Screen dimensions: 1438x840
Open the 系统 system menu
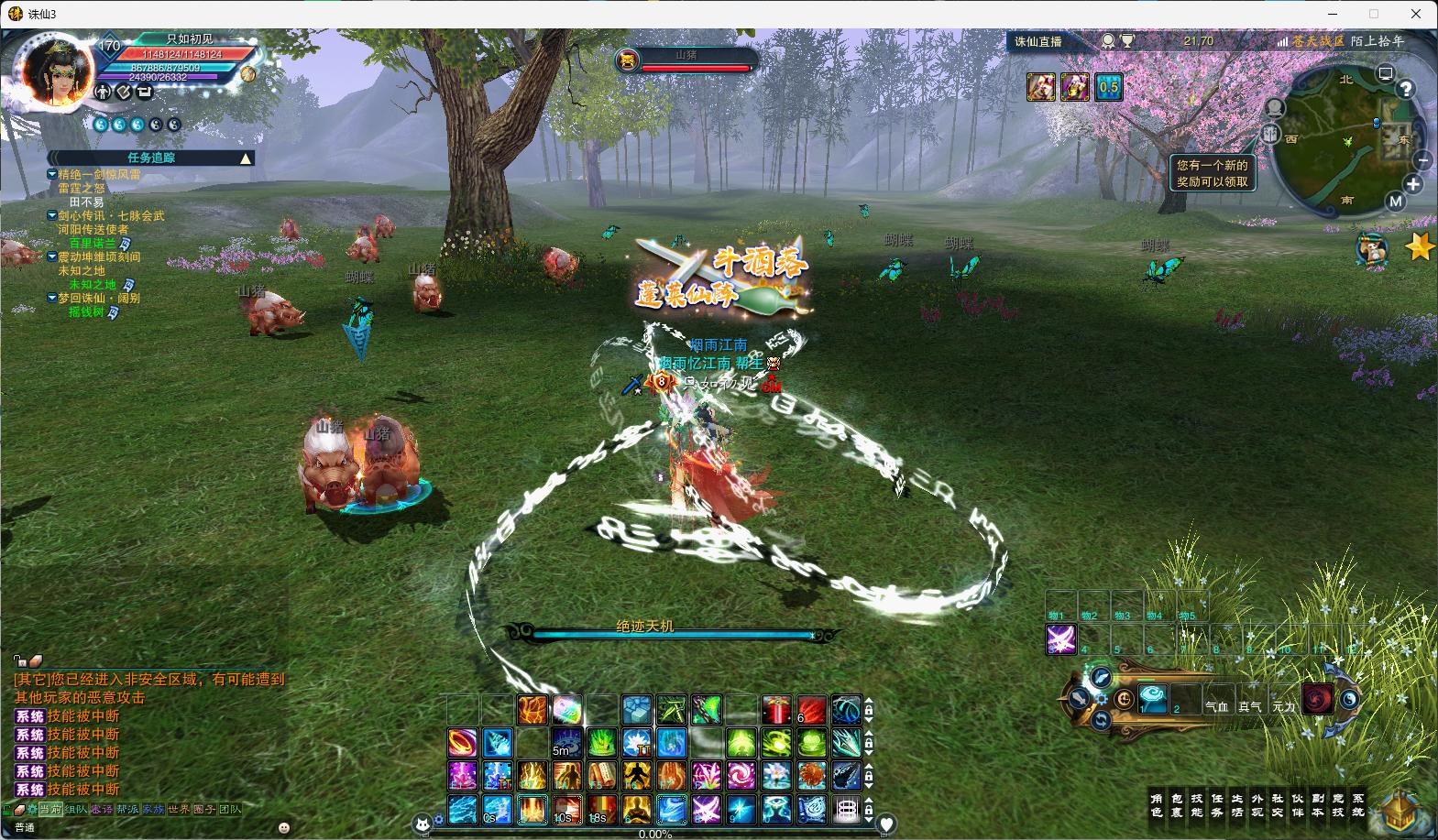[x=1358, y=805]
